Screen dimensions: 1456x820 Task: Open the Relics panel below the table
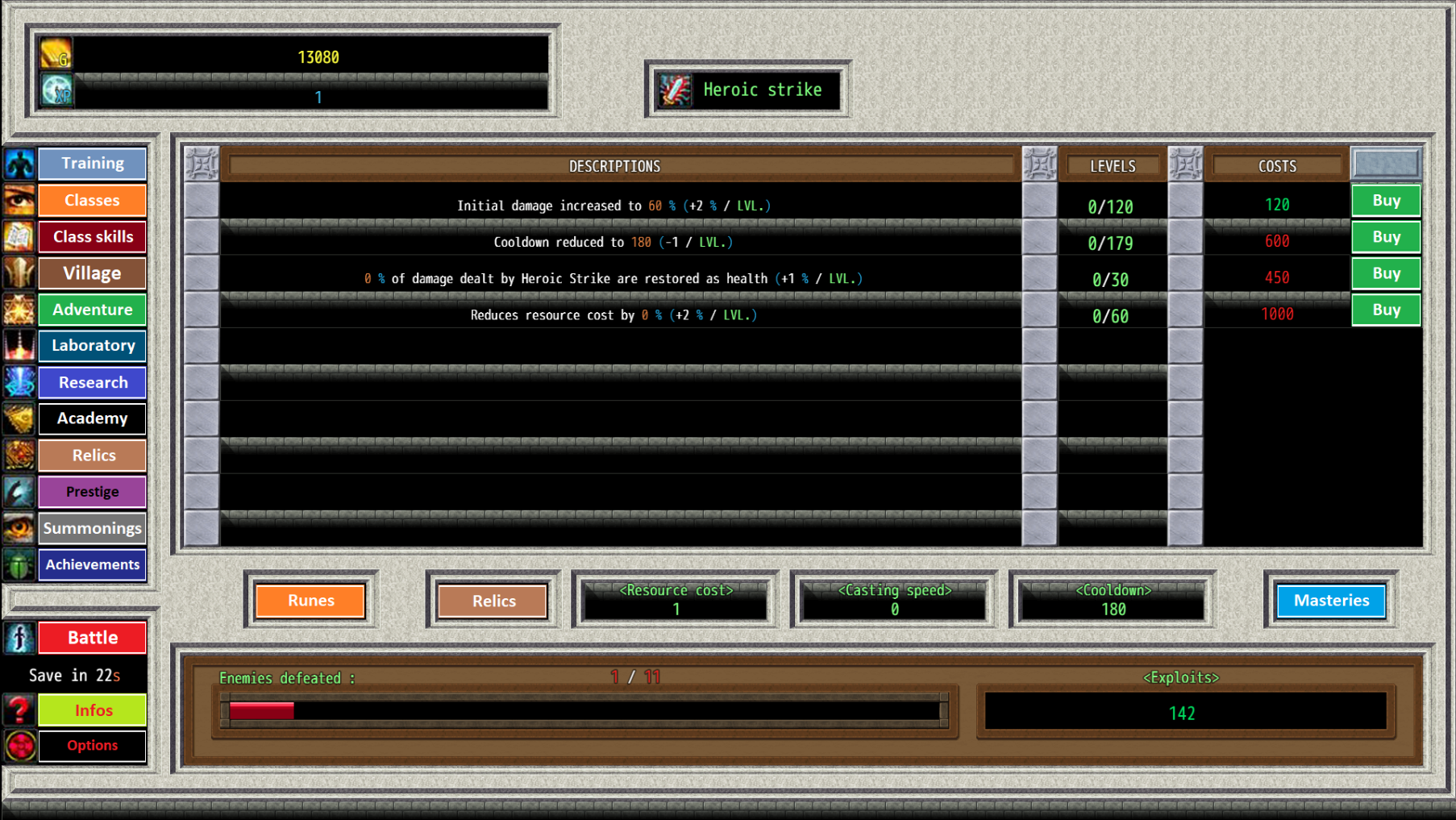[493, 601]
